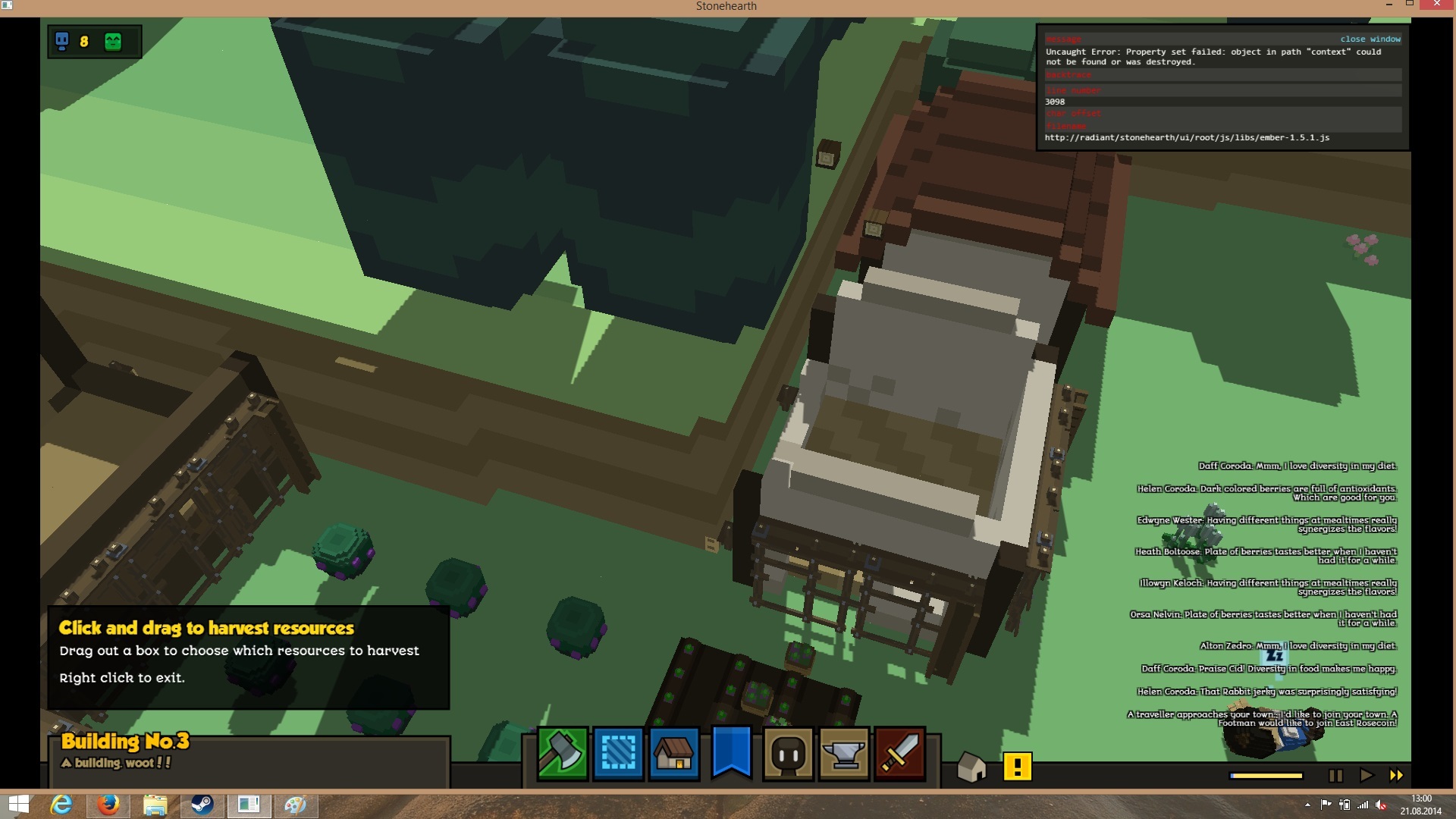Click the green happy face icon
Viewport: 1456px width, 819px height.
[113, 42]
